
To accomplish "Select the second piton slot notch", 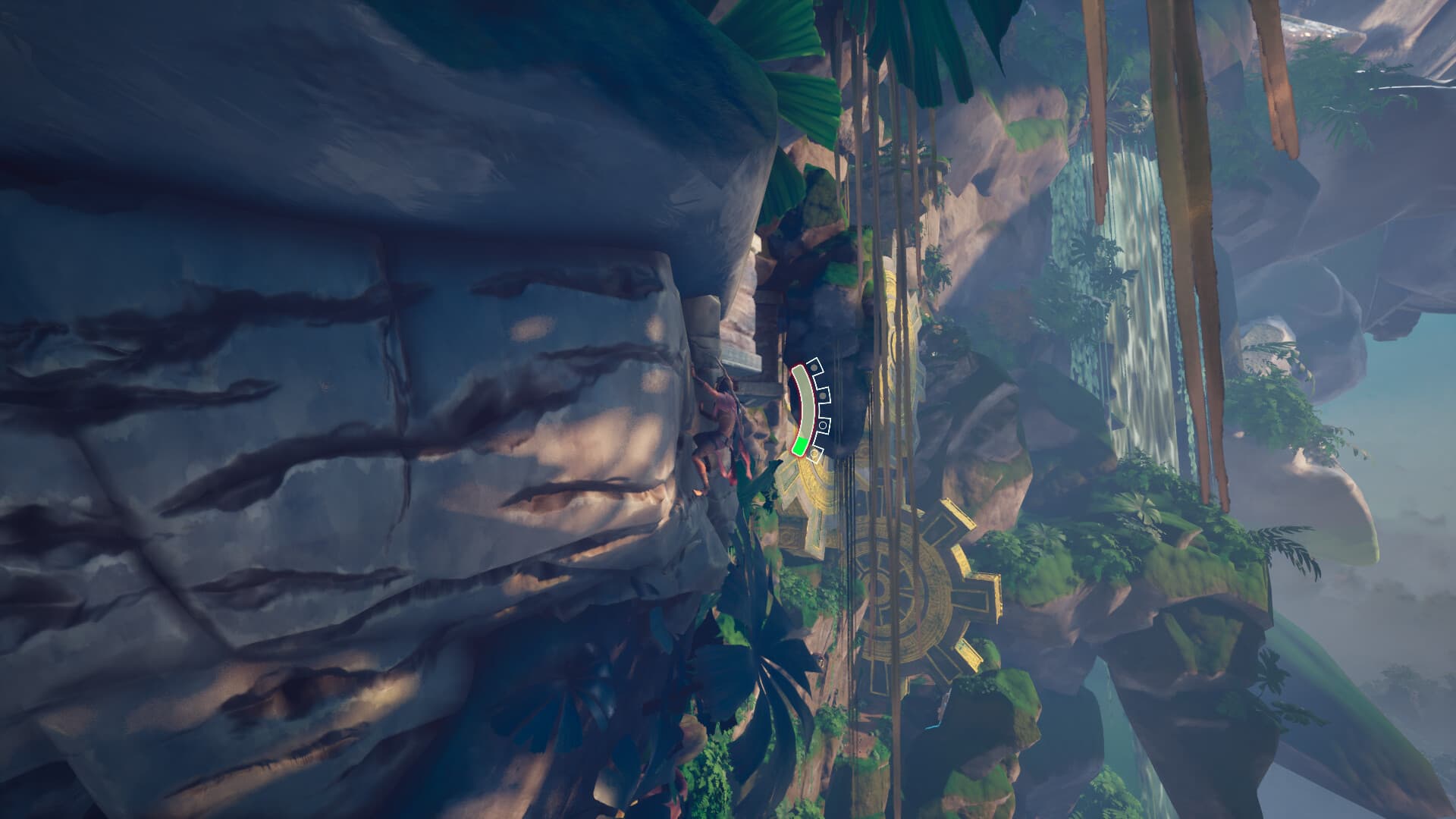I will pyautogui.click(x=824, y=395).
